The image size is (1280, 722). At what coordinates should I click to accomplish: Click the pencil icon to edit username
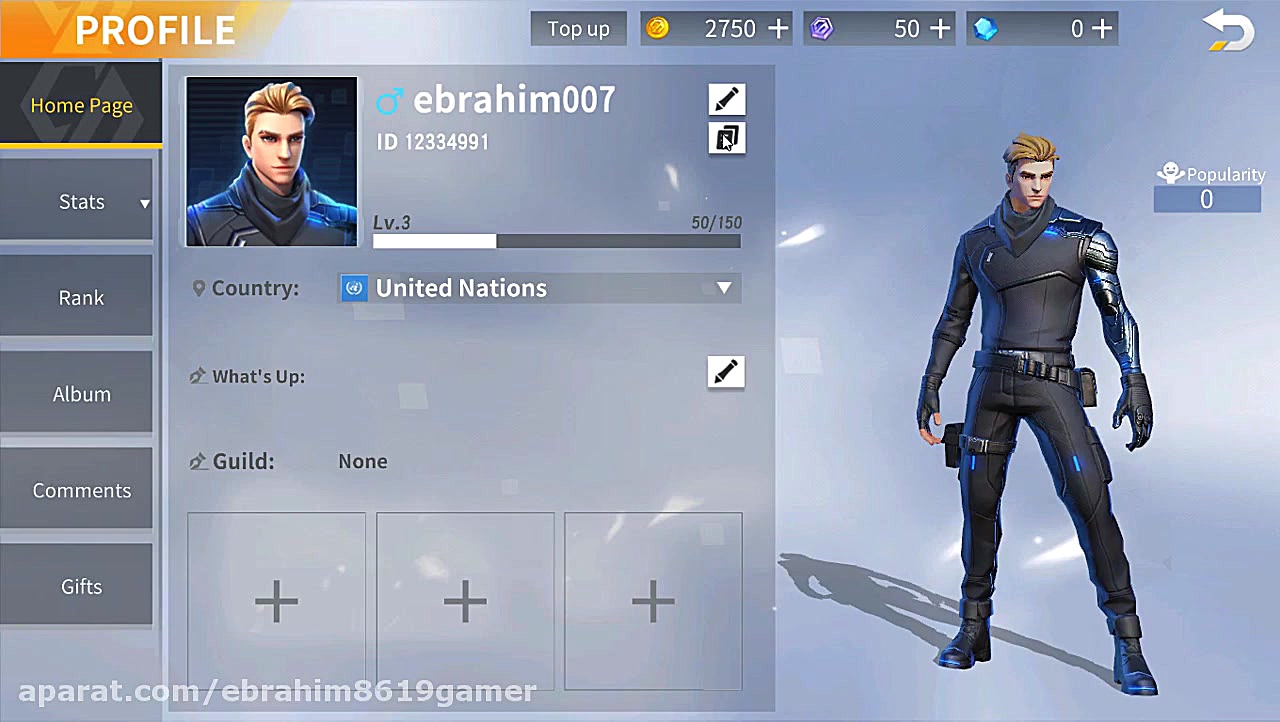727,99
